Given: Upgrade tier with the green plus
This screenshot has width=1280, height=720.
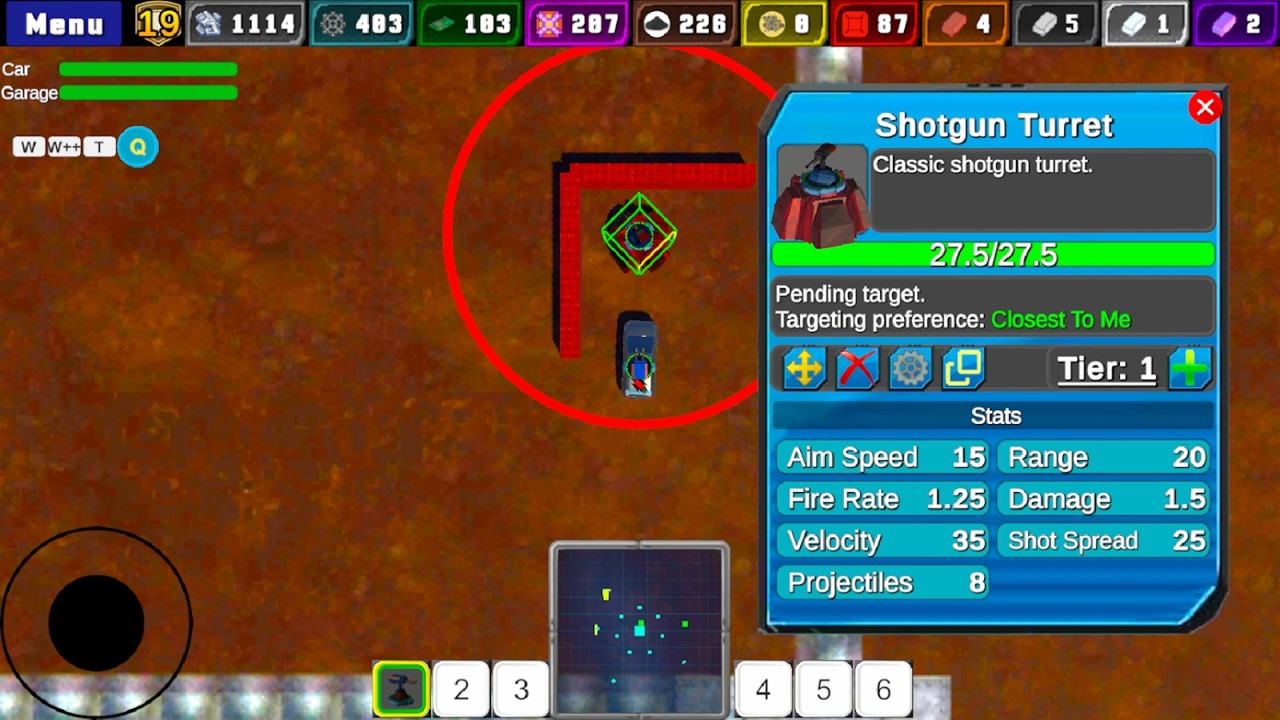Looking at the screenshot, I should point(1190,369).
